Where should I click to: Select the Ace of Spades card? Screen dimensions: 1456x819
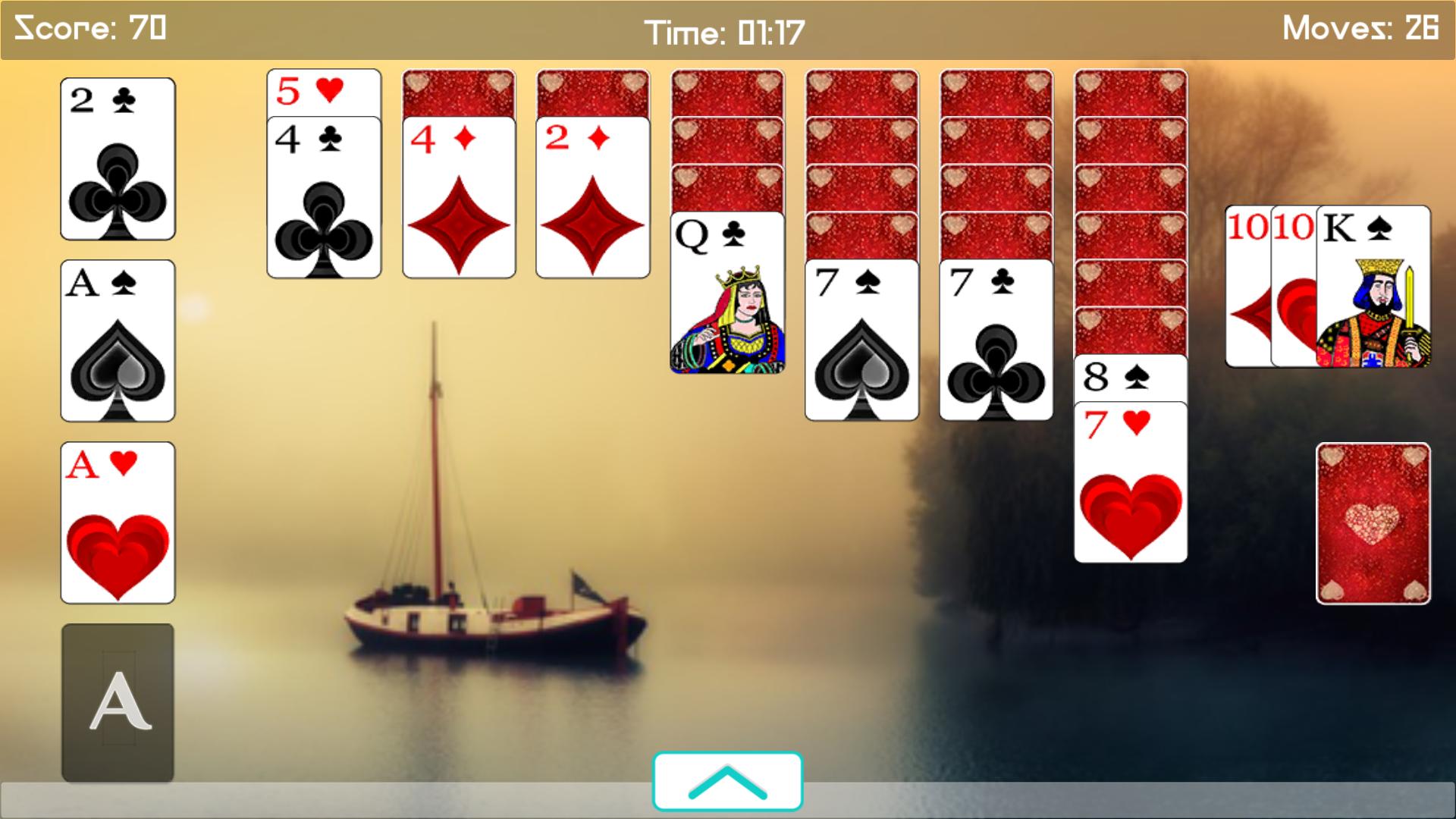click(x=117, y=341)
